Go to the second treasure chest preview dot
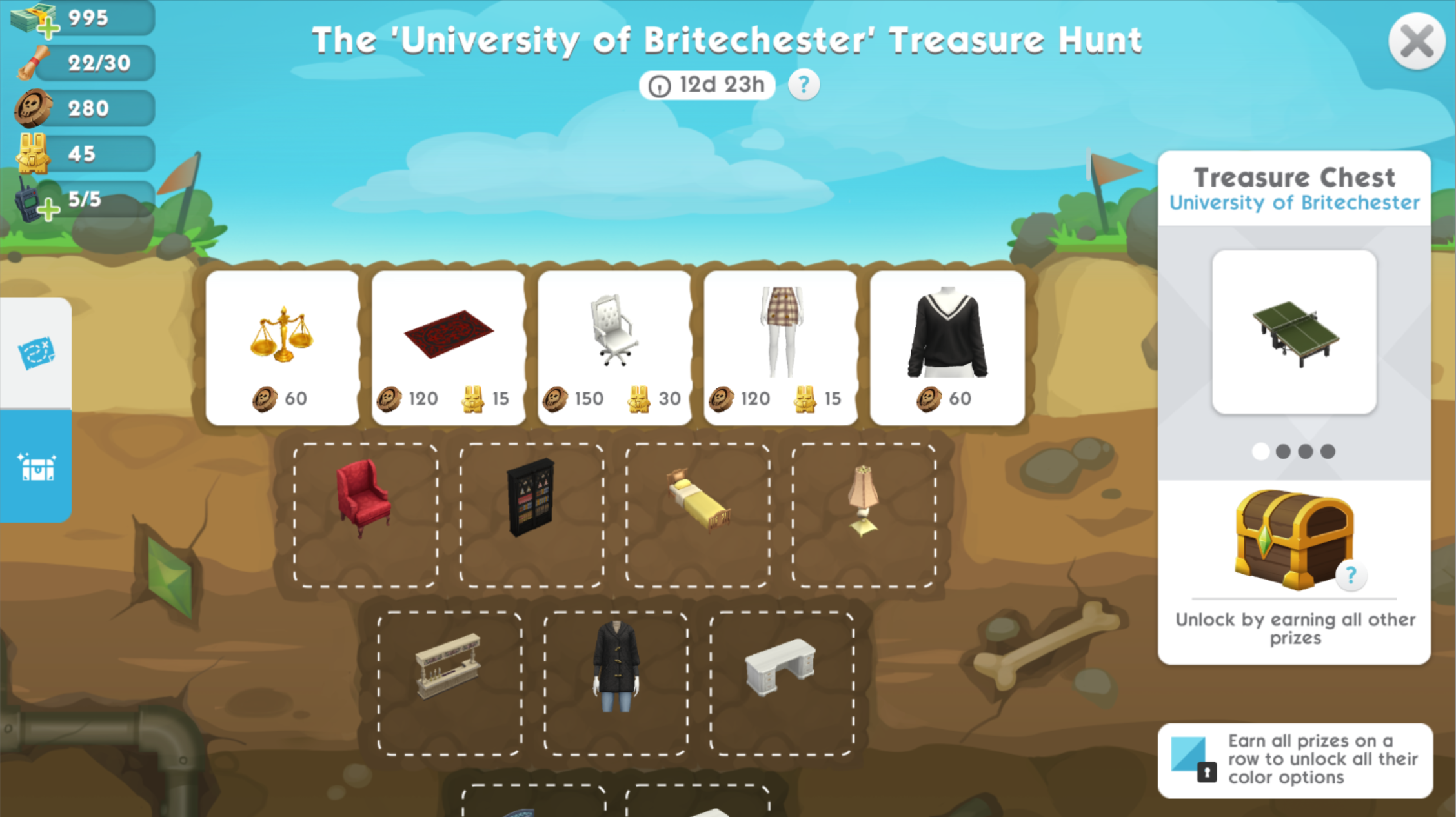Image resolution: width=1456 pixels, height=817 pixels. tap(1283, 451)
